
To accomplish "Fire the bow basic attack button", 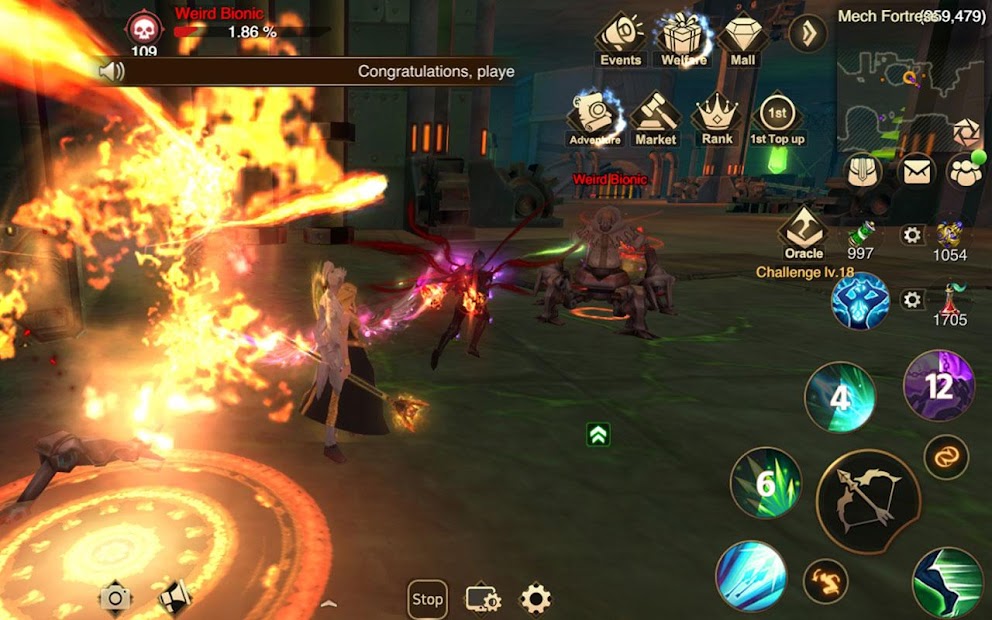I will pyautogui.click(x=867, y=500).
